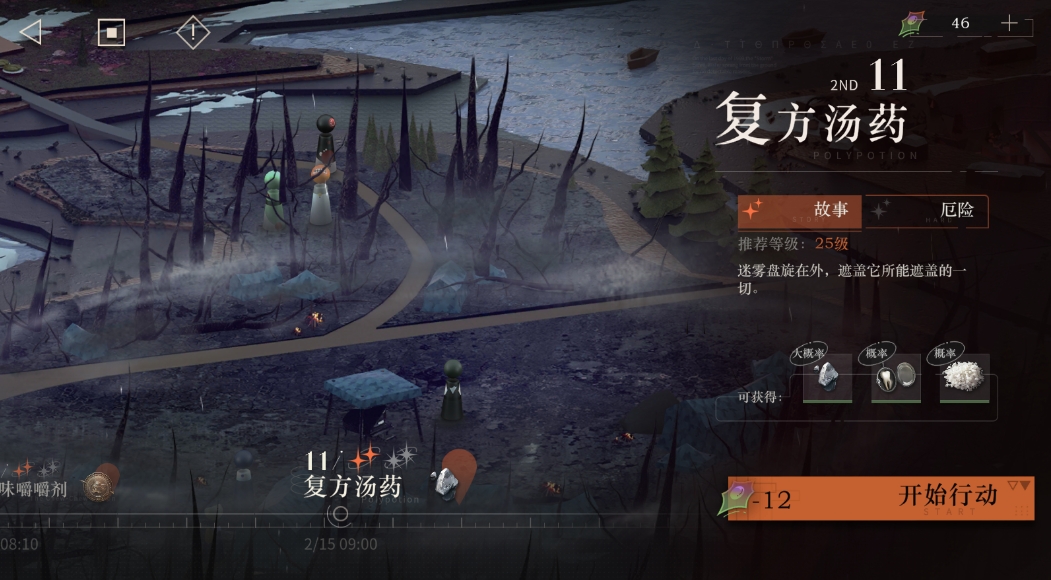1051x580 pixels.
Task: Select the 故事 story mode tab
Action: [x=800, y=211]
